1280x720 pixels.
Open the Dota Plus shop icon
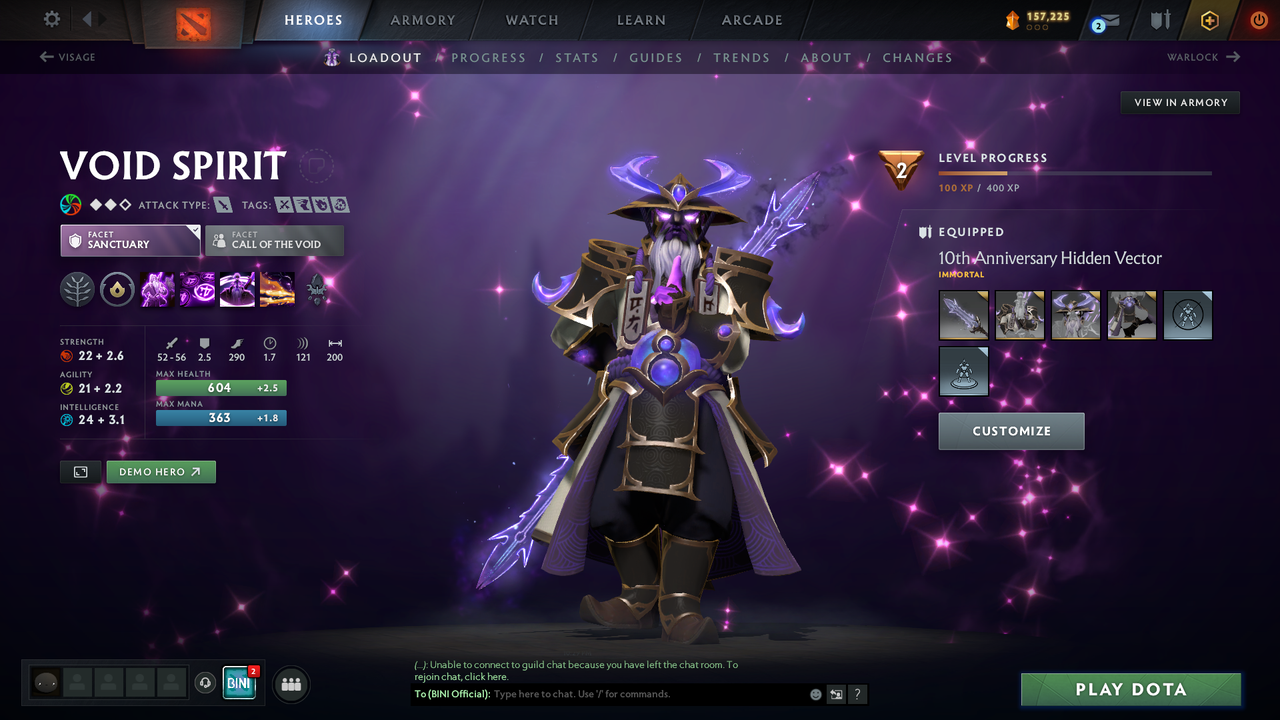[x=1209, y=20]
